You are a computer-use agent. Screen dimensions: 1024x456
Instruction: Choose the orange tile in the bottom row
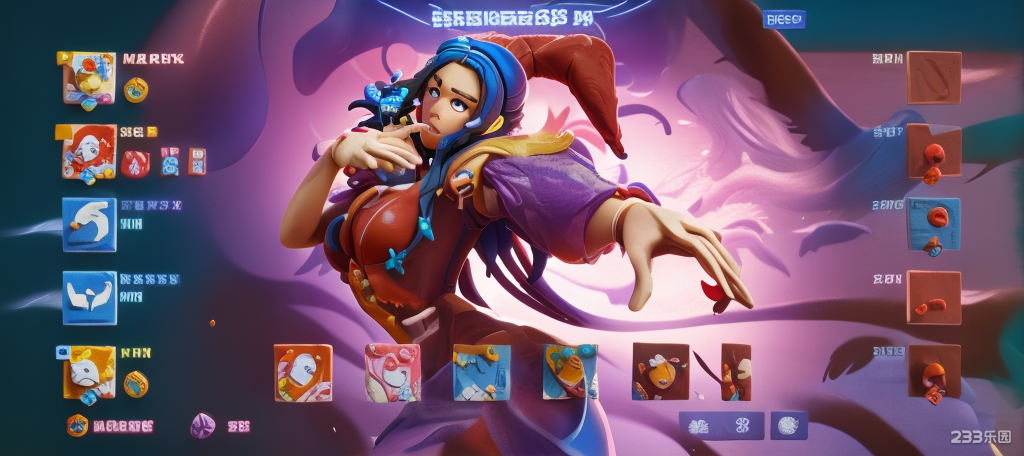(x=303, y=372)
